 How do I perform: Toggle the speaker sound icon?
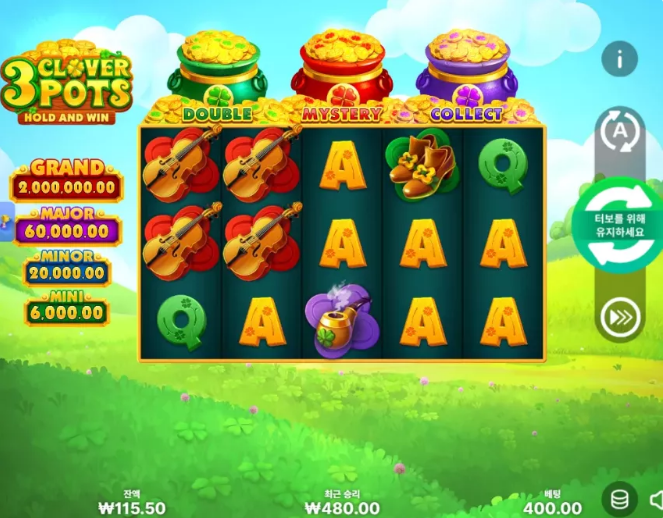pos(656,500)
